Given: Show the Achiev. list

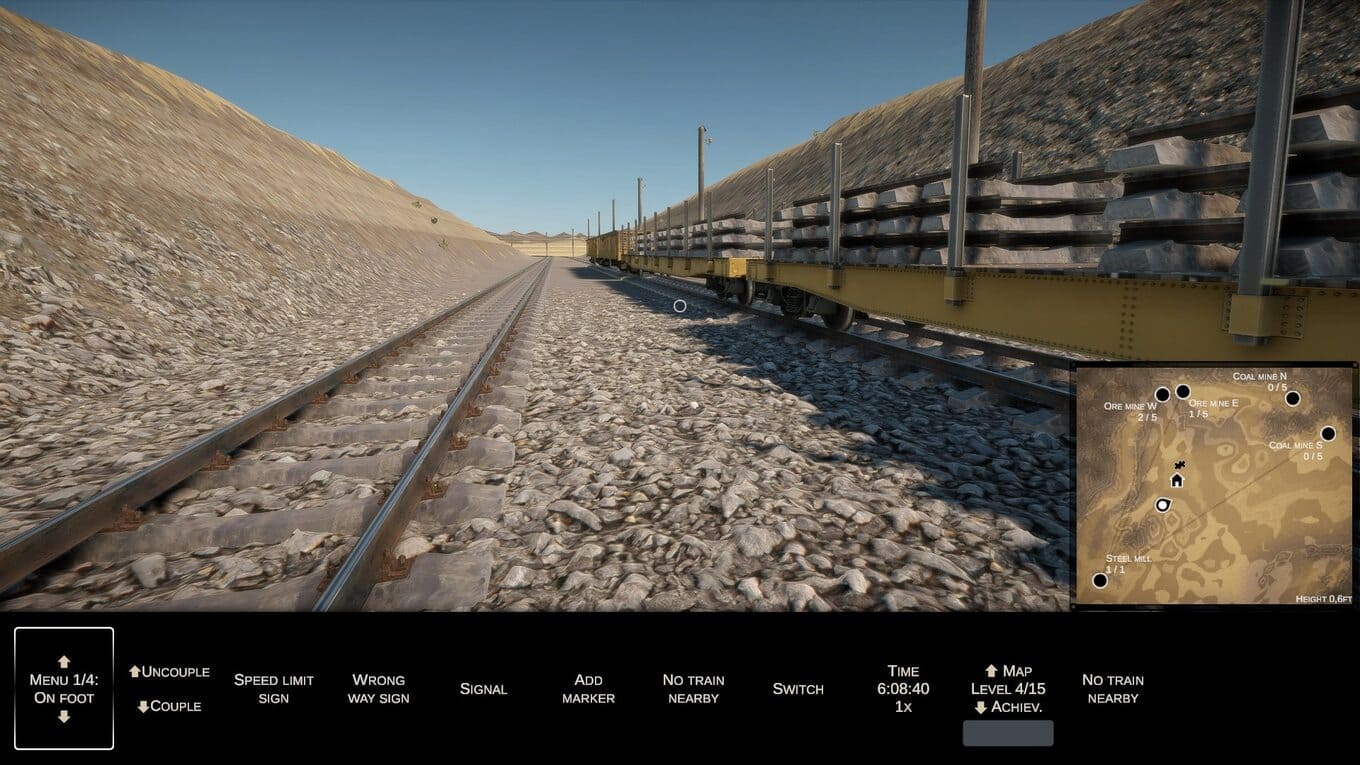Looking at the screenshot, I should tap(1008, 707).
